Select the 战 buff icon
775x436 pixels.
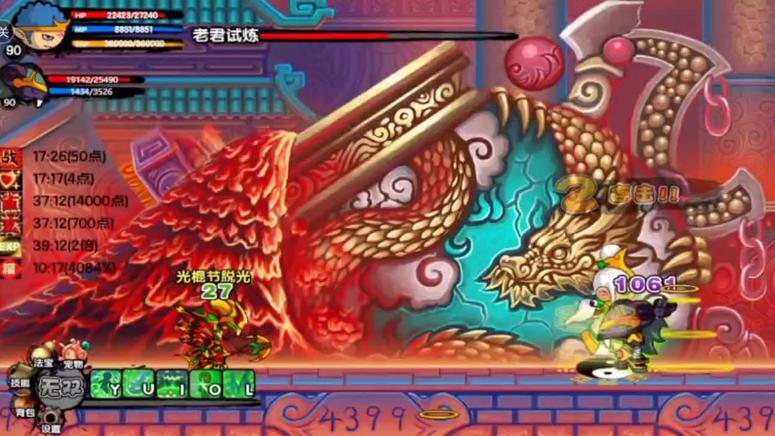(x=10, y=157)
